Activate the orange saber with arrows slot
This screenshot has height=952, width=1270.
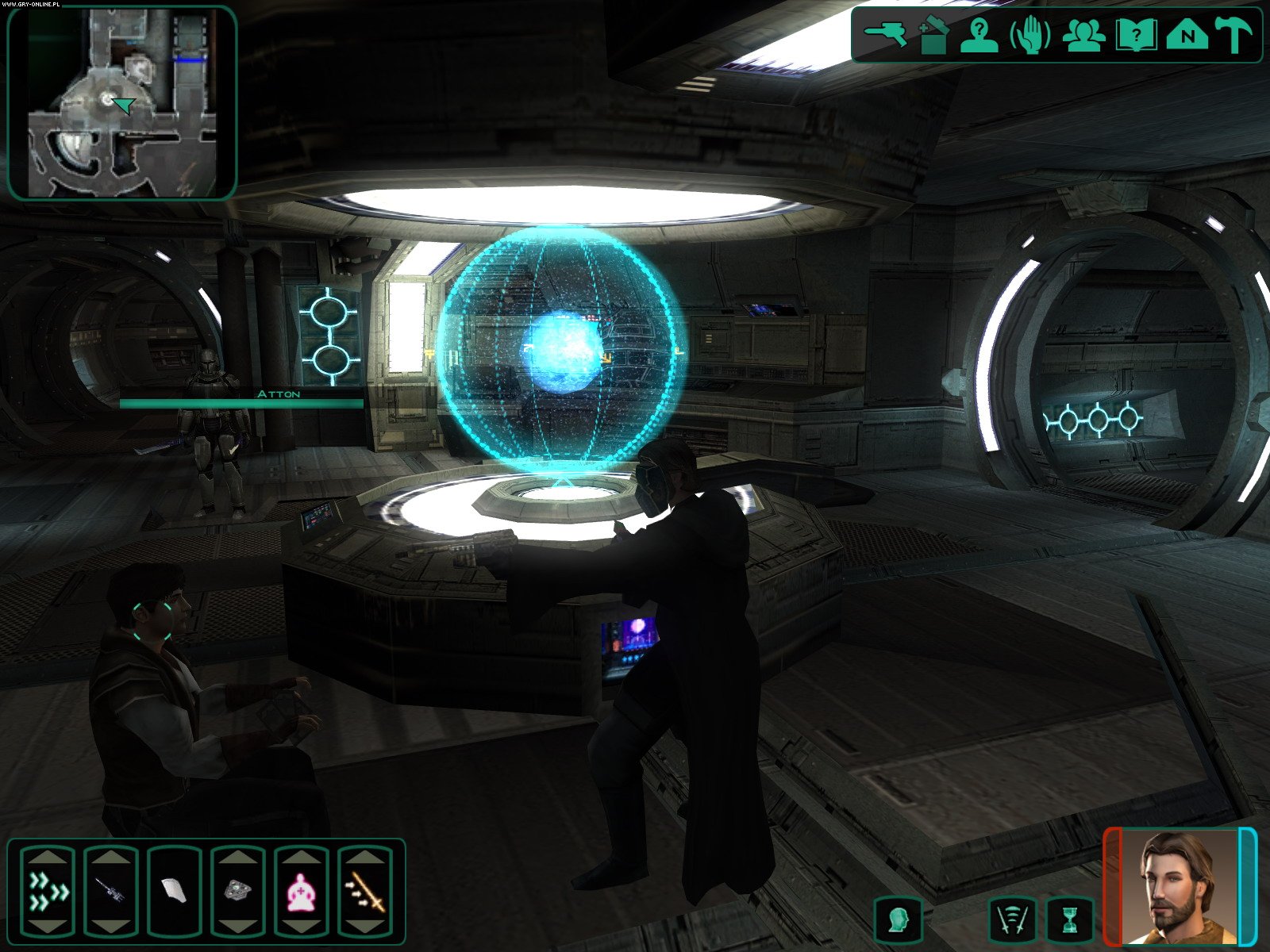[x=365, y=892]
